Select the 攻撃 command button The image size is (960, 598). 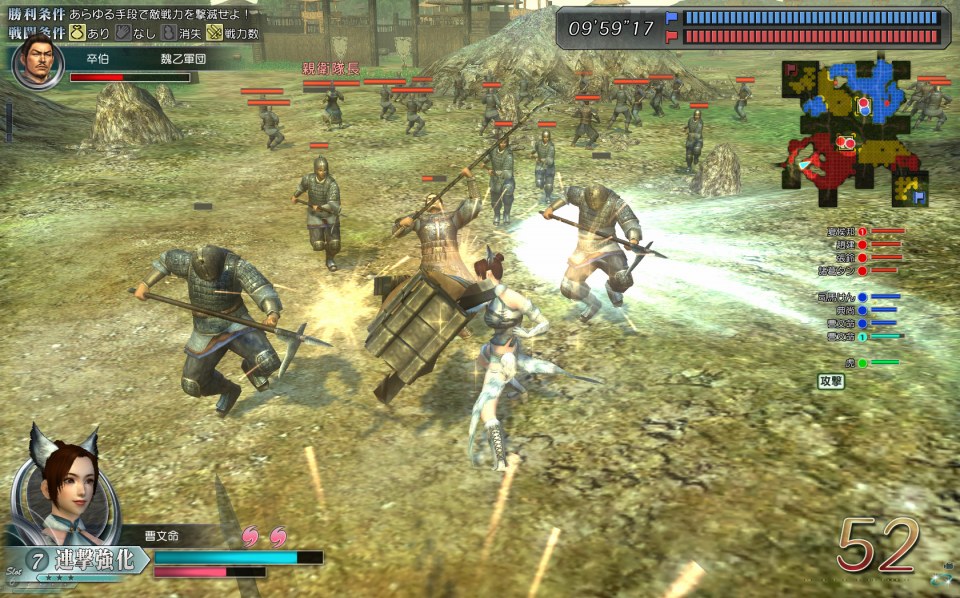[x=831, y=381]
